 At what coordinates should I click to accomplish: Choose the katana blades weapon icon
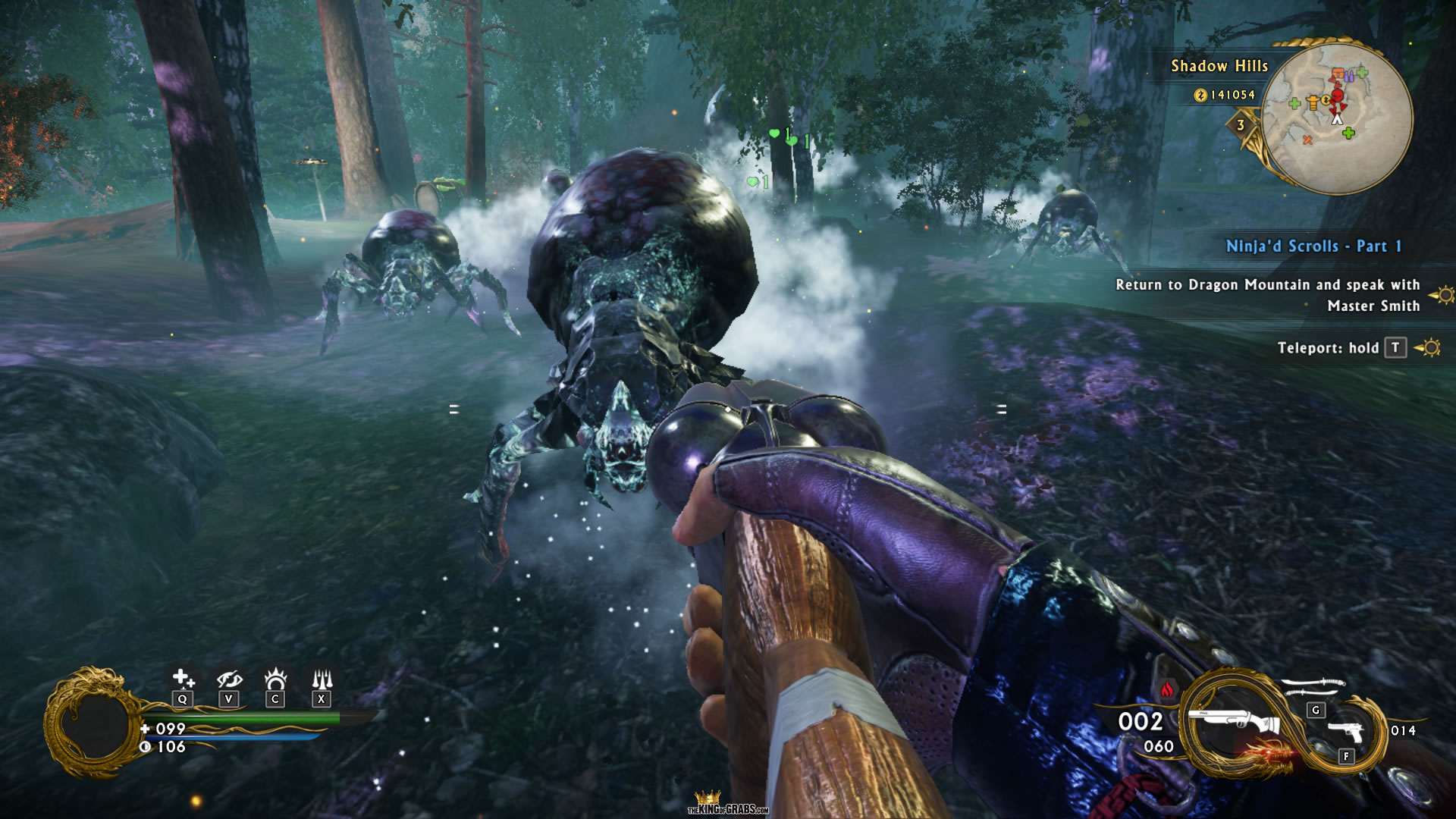coord(1314,687)
